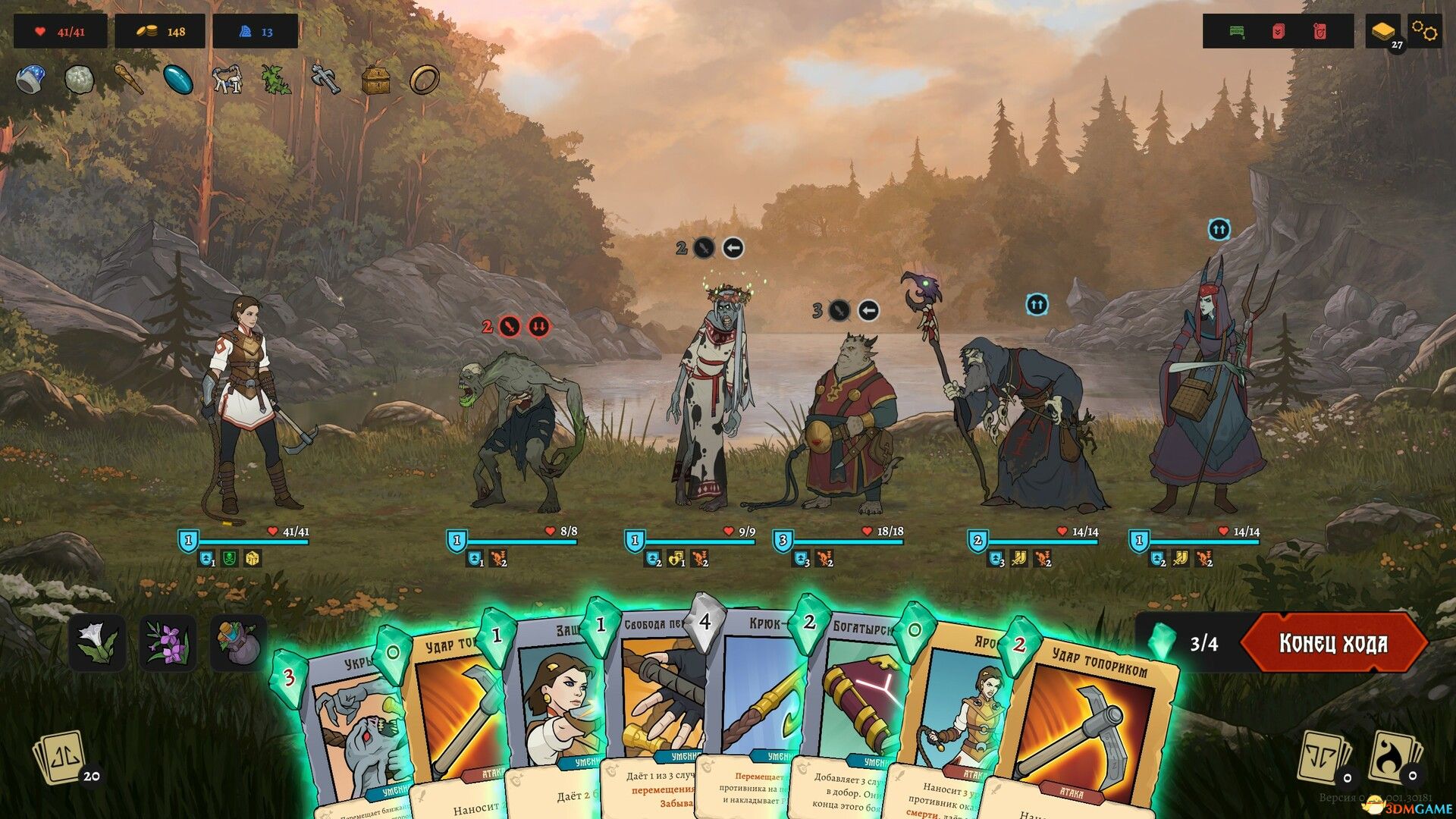End the turn with Конец хода
The height and width of the screenshot is (819, 1456).
click(x=1333, y=643)
